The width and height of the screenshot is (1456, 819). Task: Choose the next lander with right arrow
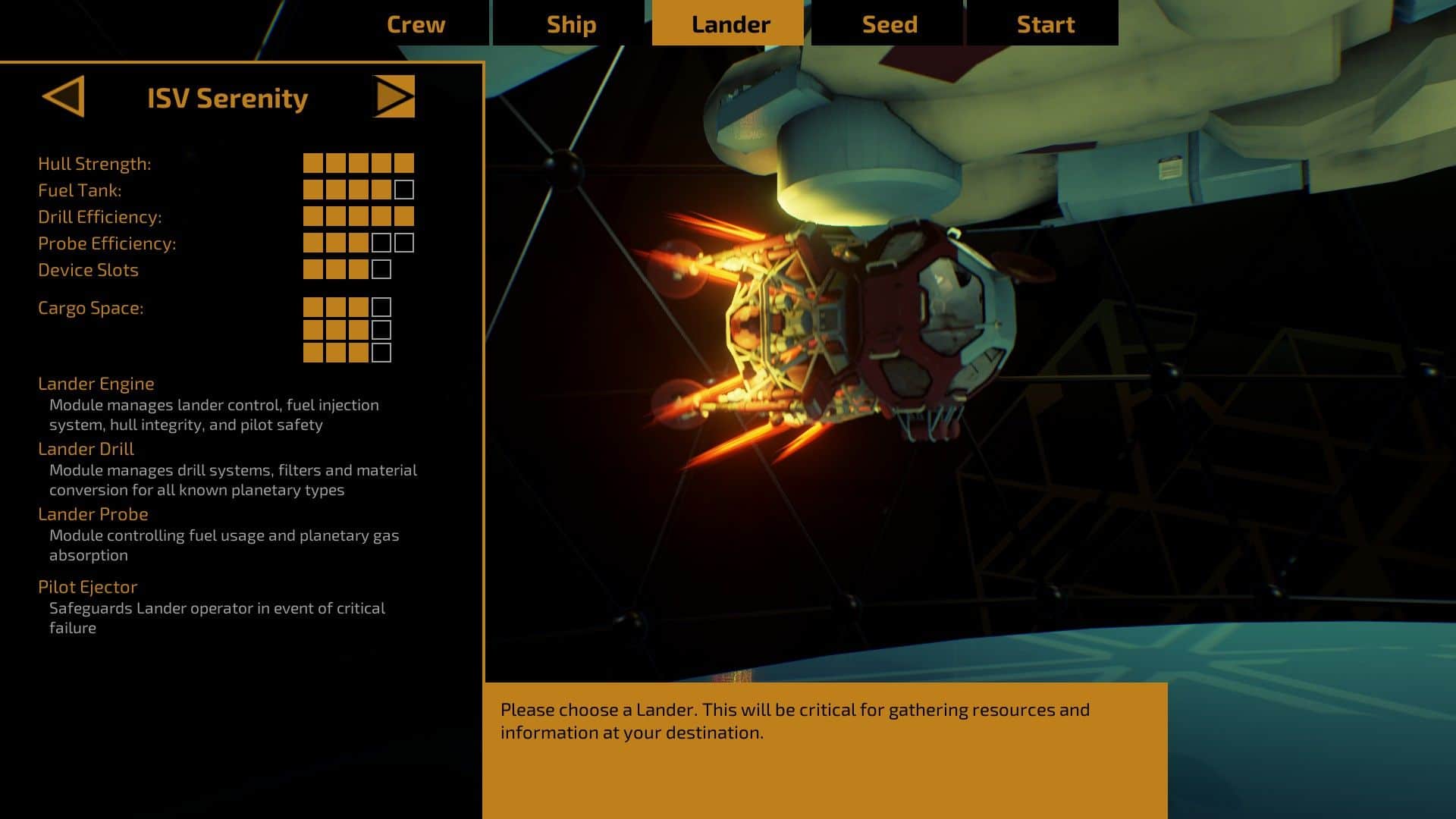click(394, 96)
